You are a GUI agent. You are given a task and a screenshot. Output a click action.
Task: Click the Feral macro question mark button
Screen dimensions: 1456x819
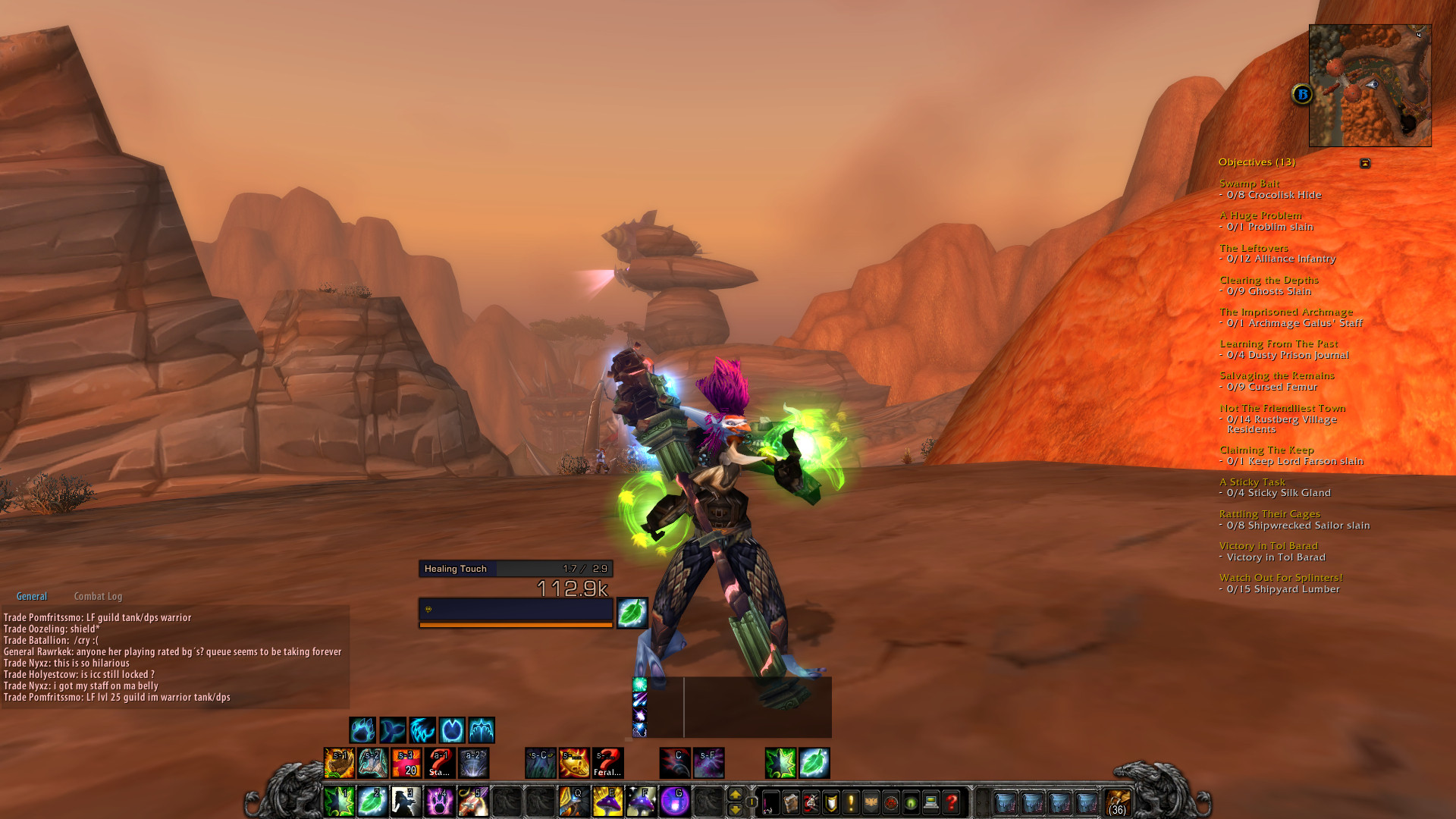[607, 763]
